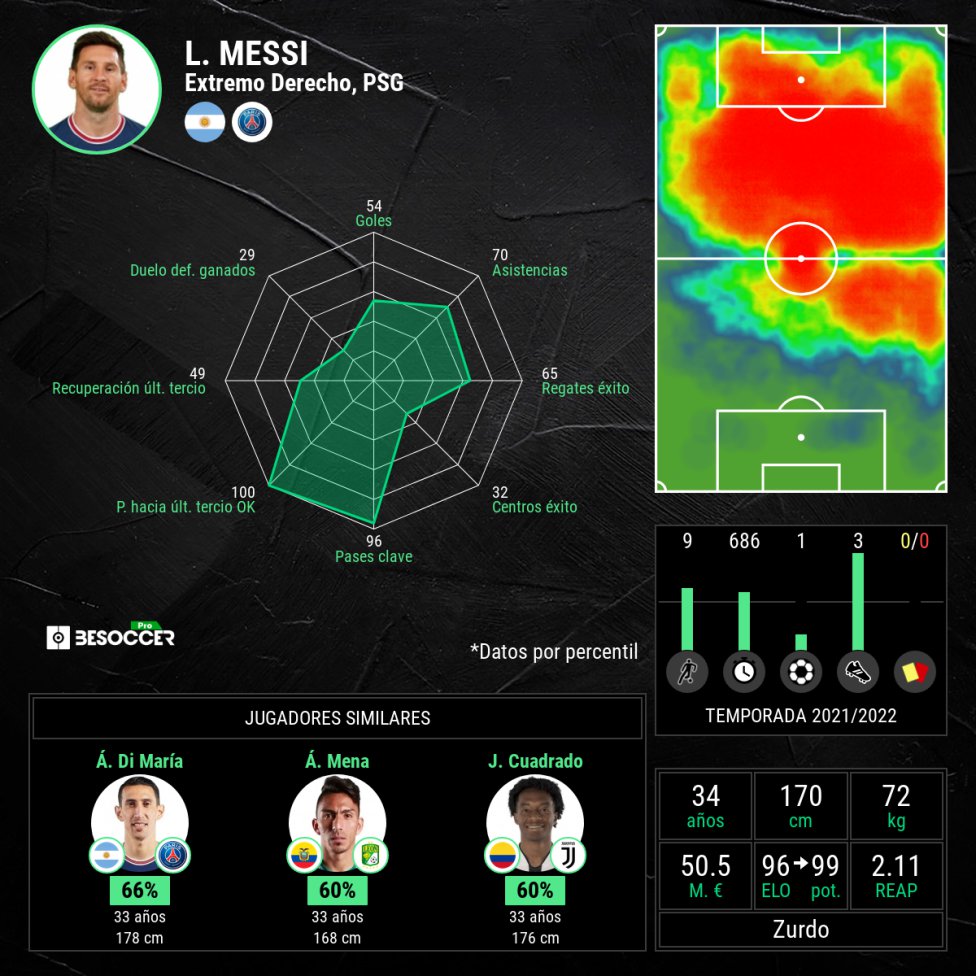Select the minutes played clock icon
976x976 pixels.
743,672
